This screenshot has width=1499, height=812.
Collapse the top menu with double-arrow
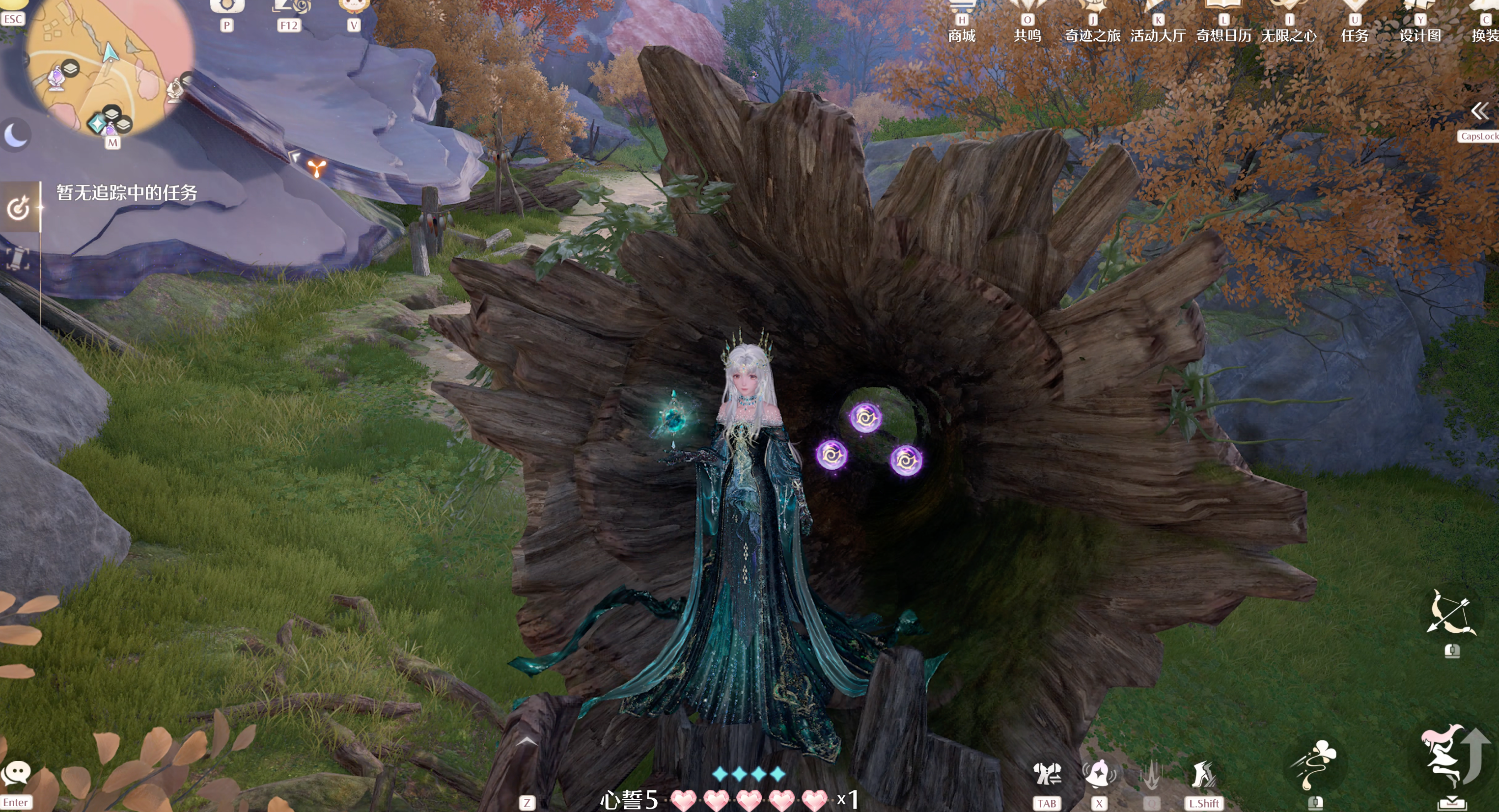point(1480,111)
